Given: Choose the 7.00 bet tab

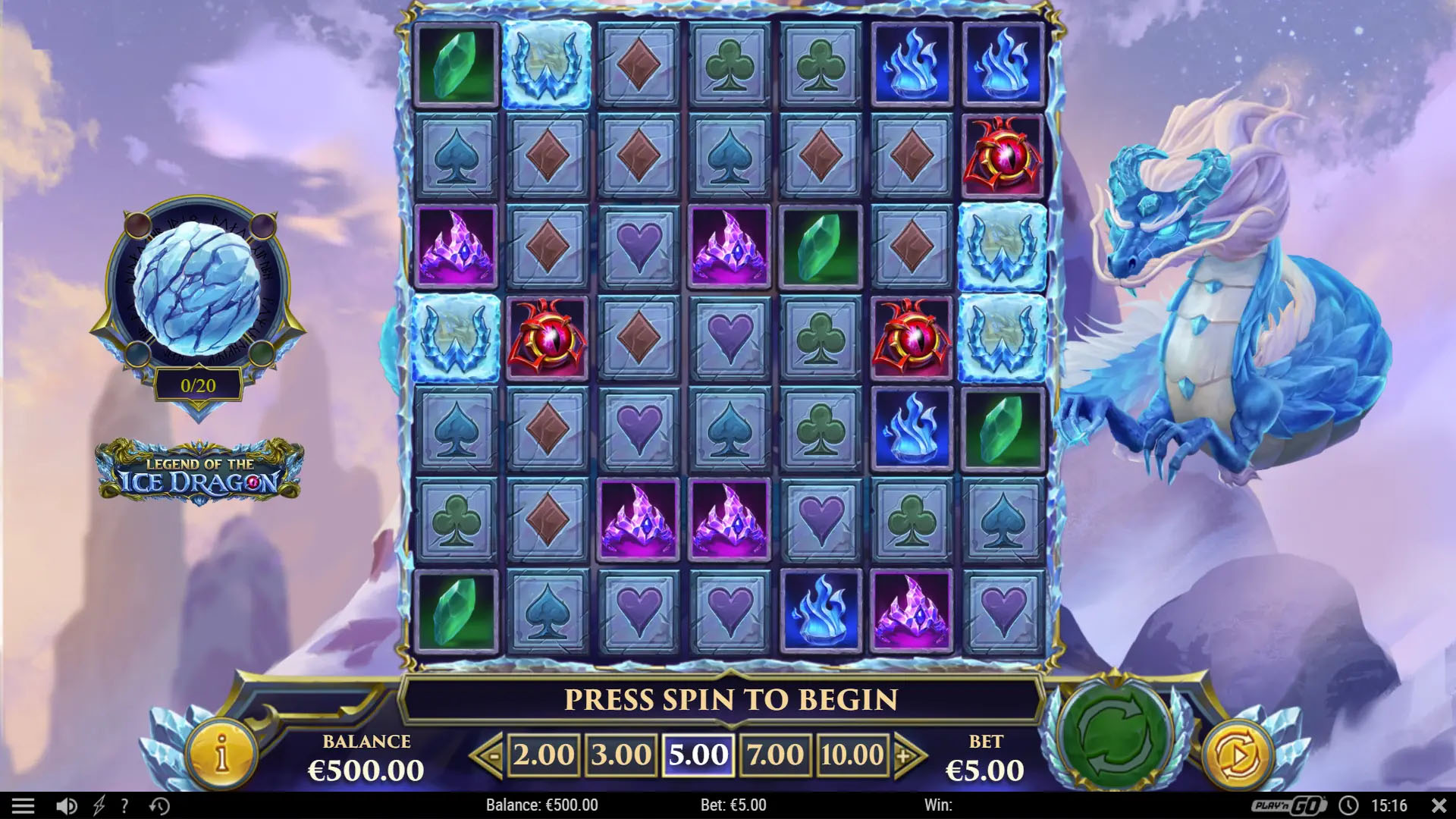Looking at the screenshot, I should coord(774,755).
